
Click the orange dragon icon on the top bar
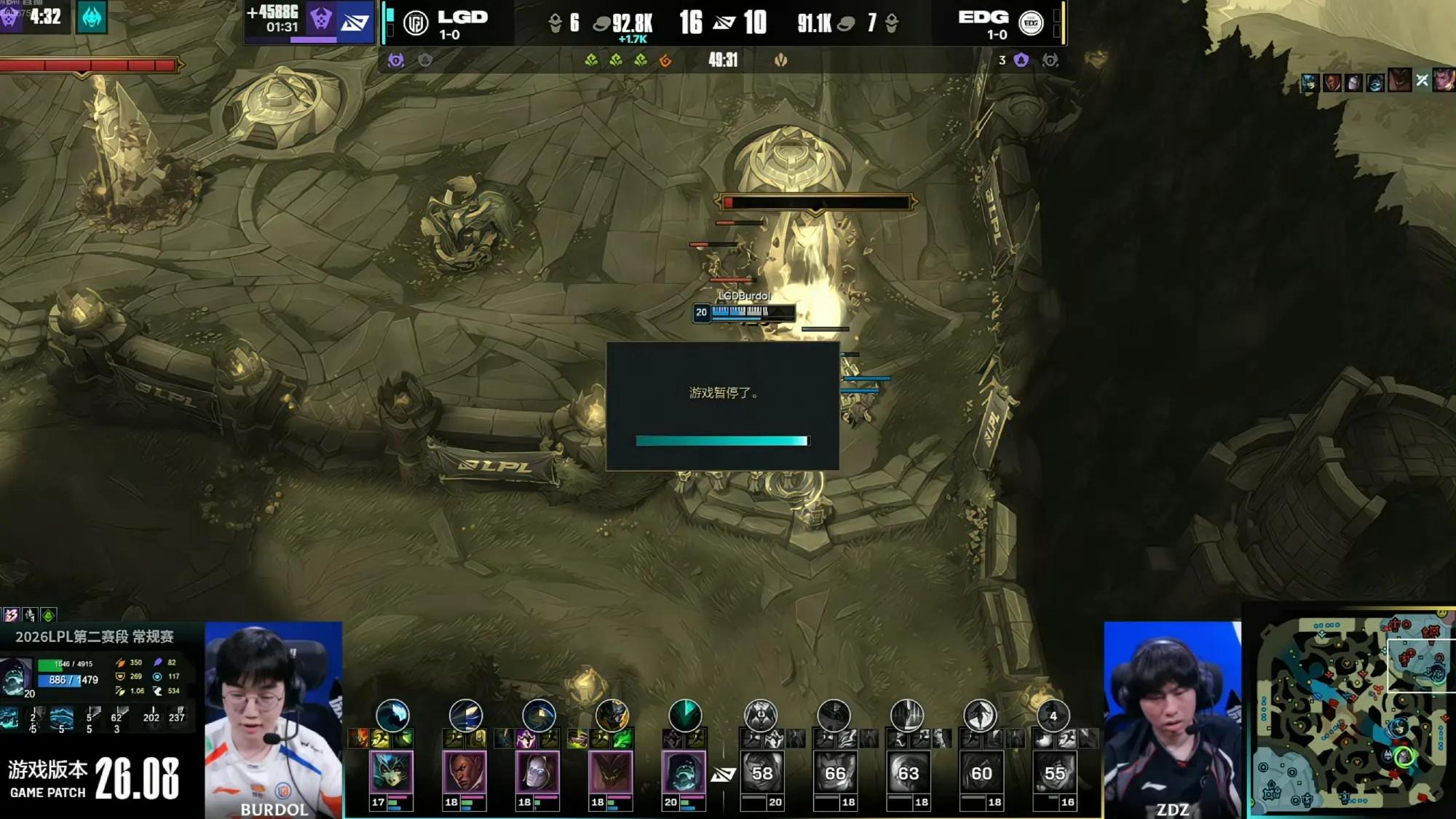coord(665,60)
